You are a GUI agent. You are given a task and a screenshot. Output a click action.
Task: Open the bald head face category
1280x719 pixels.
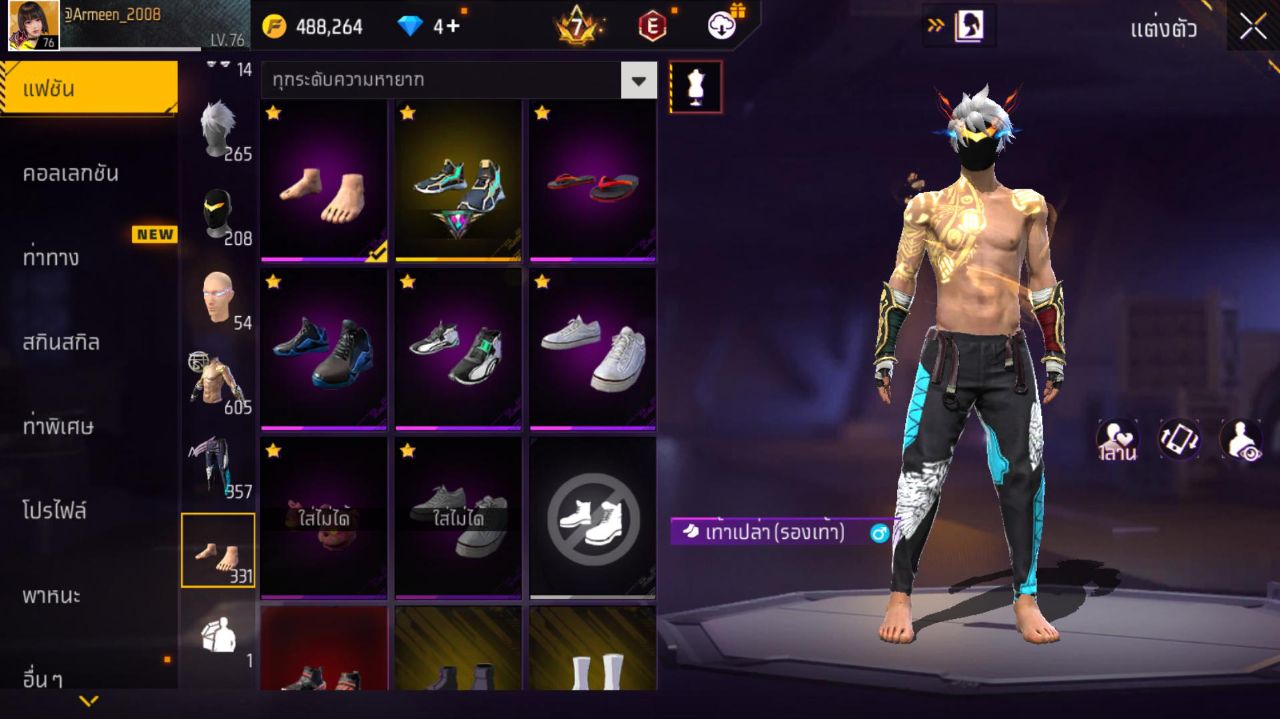click(217, 297)
